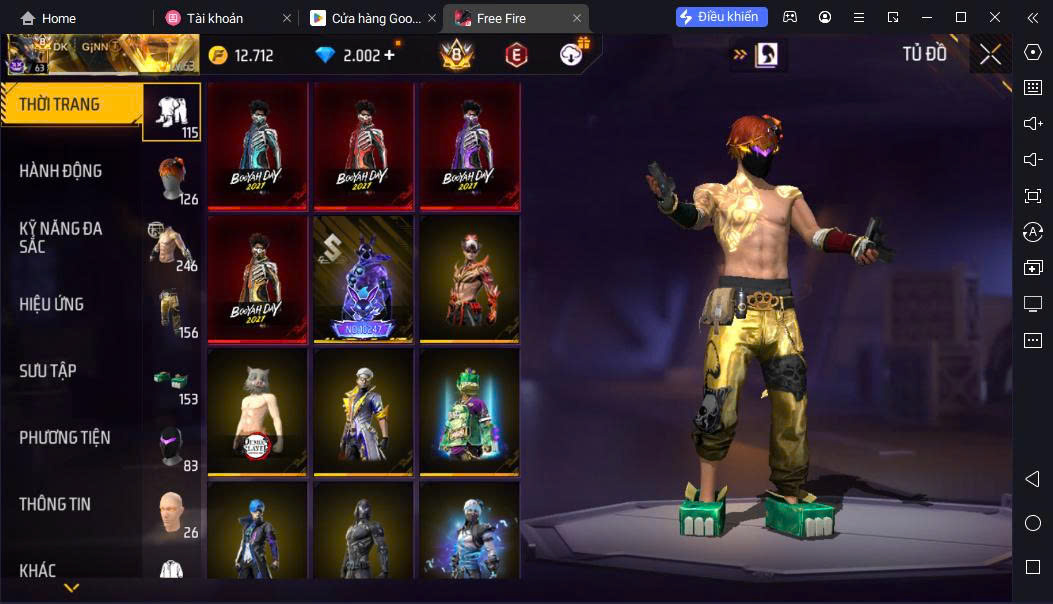Image resolution: width=1053 pixels, height=604 pixels.
Task: Click the Điều khiển controls button
Action: pyautogui.click(x=722, y=17)
